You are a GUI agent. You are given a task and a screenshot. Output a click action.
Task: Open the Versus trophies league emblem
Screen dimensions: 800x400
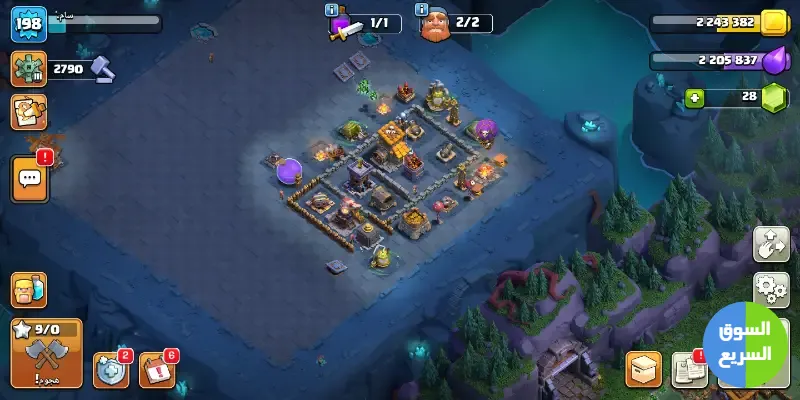[29, 69]
